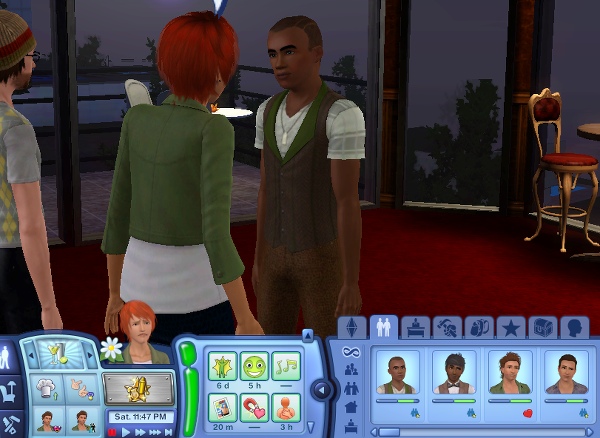Image resolution: width=600 pixels, height=438 pixels.
Task: Switch to the Career tab
Action: click(414, 328)
